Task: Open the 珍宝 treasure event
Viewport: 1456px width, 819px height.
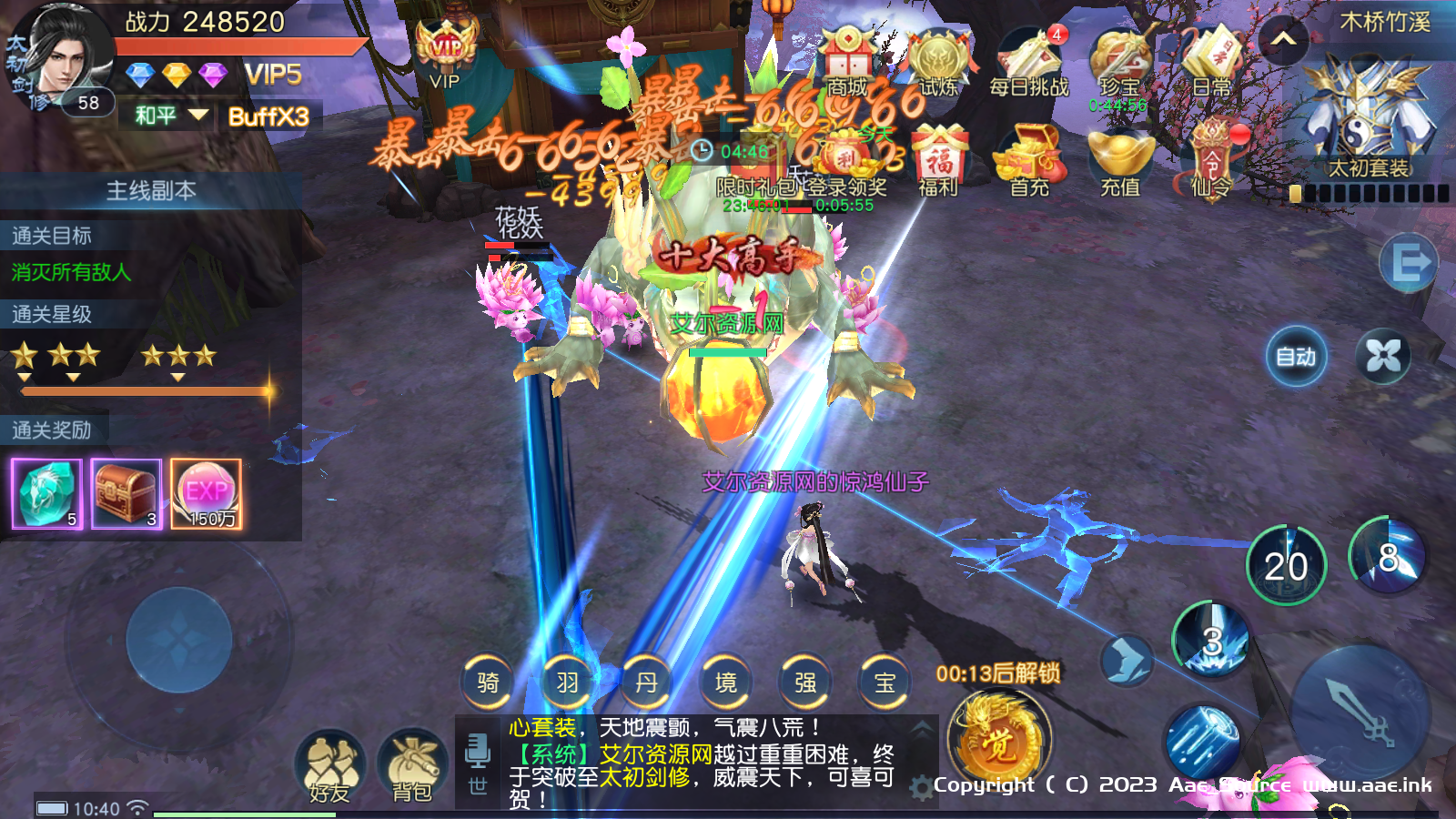Action: [1119, 62]
